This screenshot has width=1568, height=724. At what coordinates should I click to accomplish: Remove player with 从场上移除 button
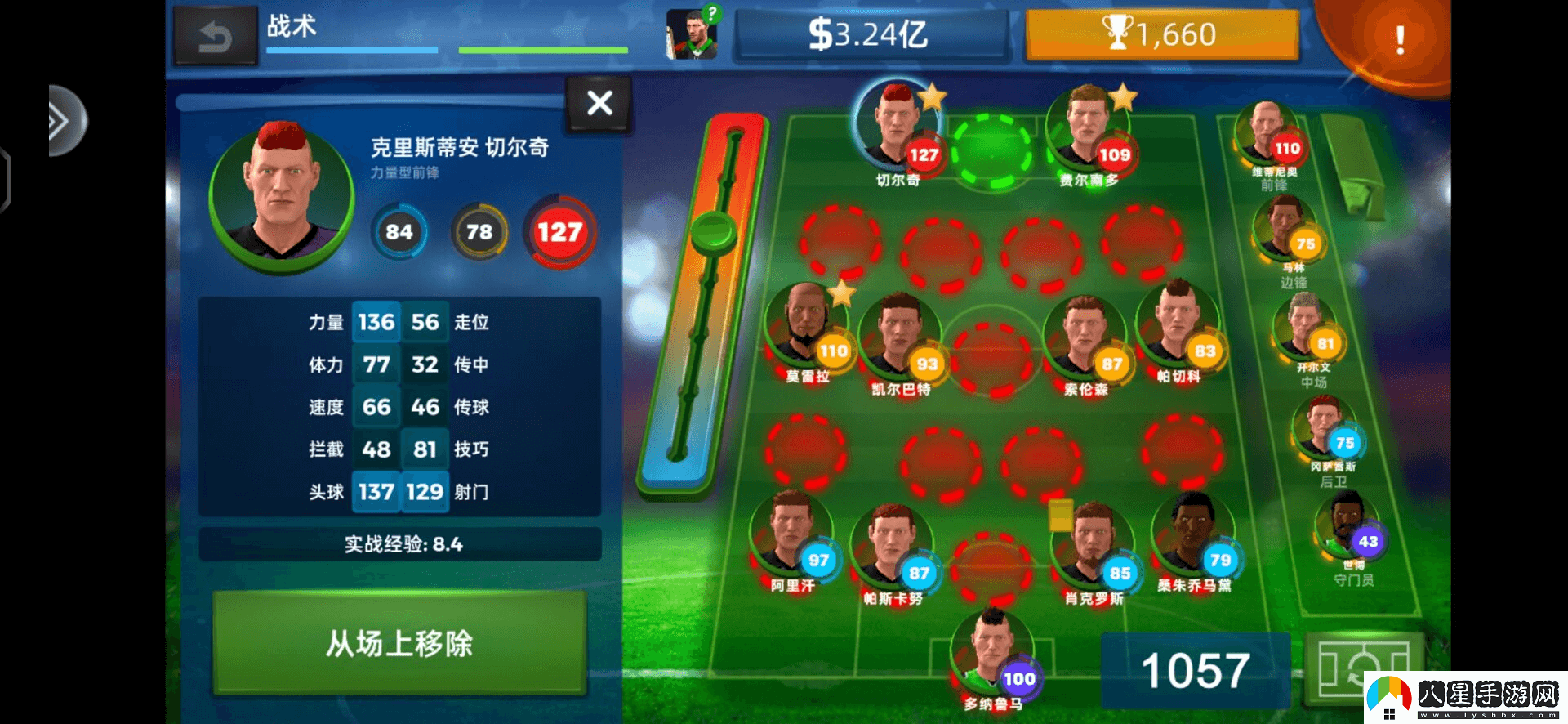coord(399,643)
